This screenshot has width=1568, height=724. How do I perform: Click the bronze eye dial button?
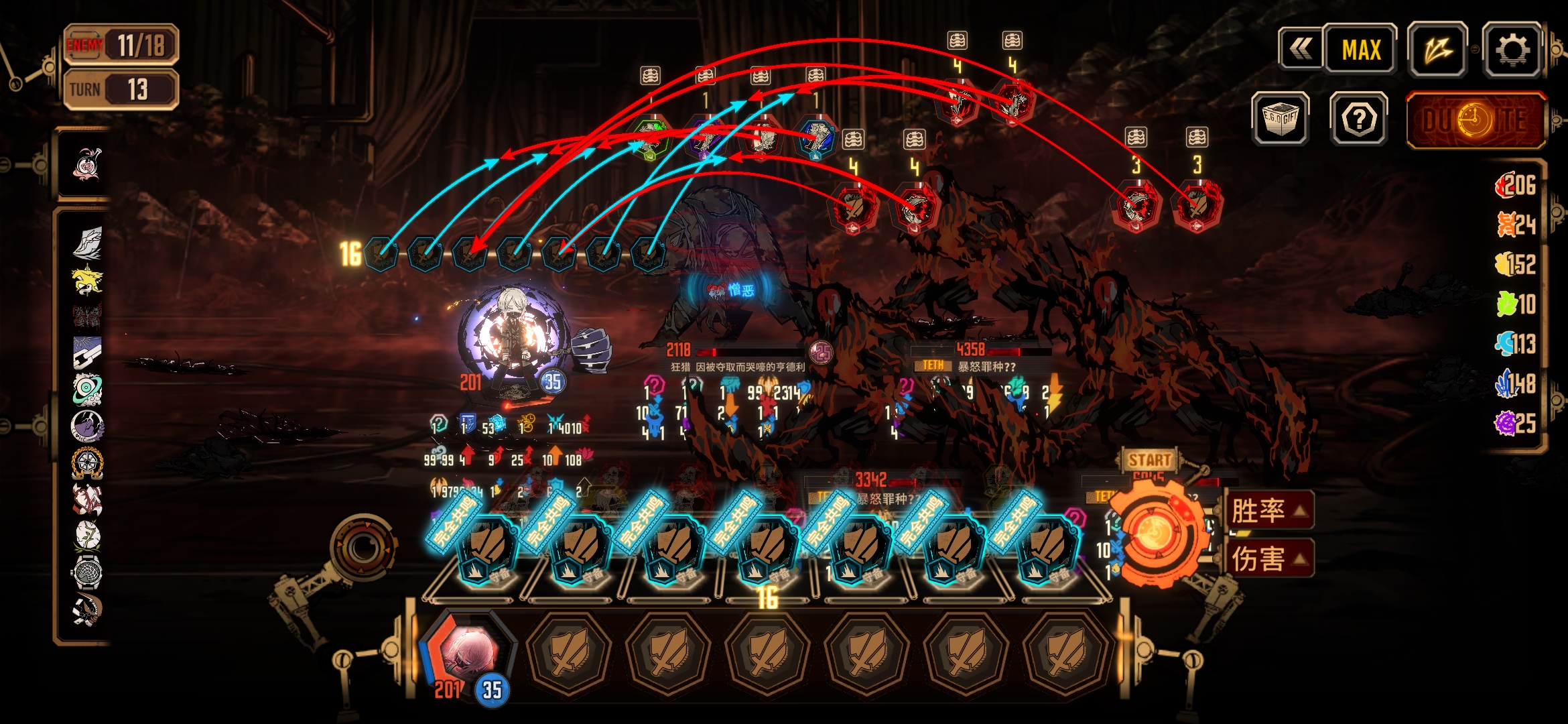363,548
